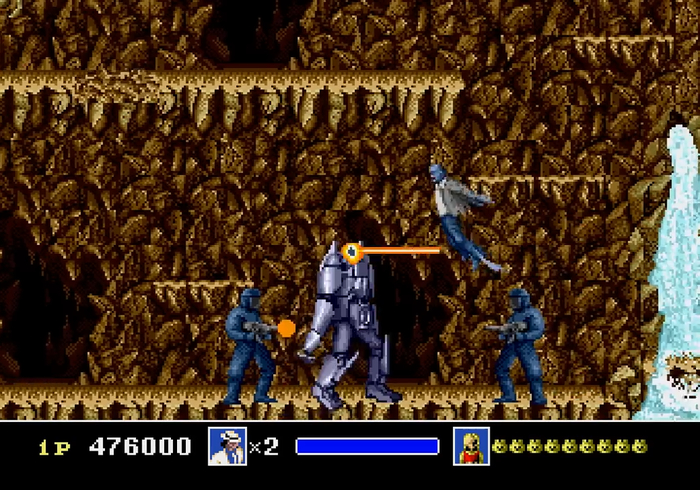Select the blonde child rescue portrait
Image resolution: width=700 pixels, height=490 pixels.
(470, 446)
